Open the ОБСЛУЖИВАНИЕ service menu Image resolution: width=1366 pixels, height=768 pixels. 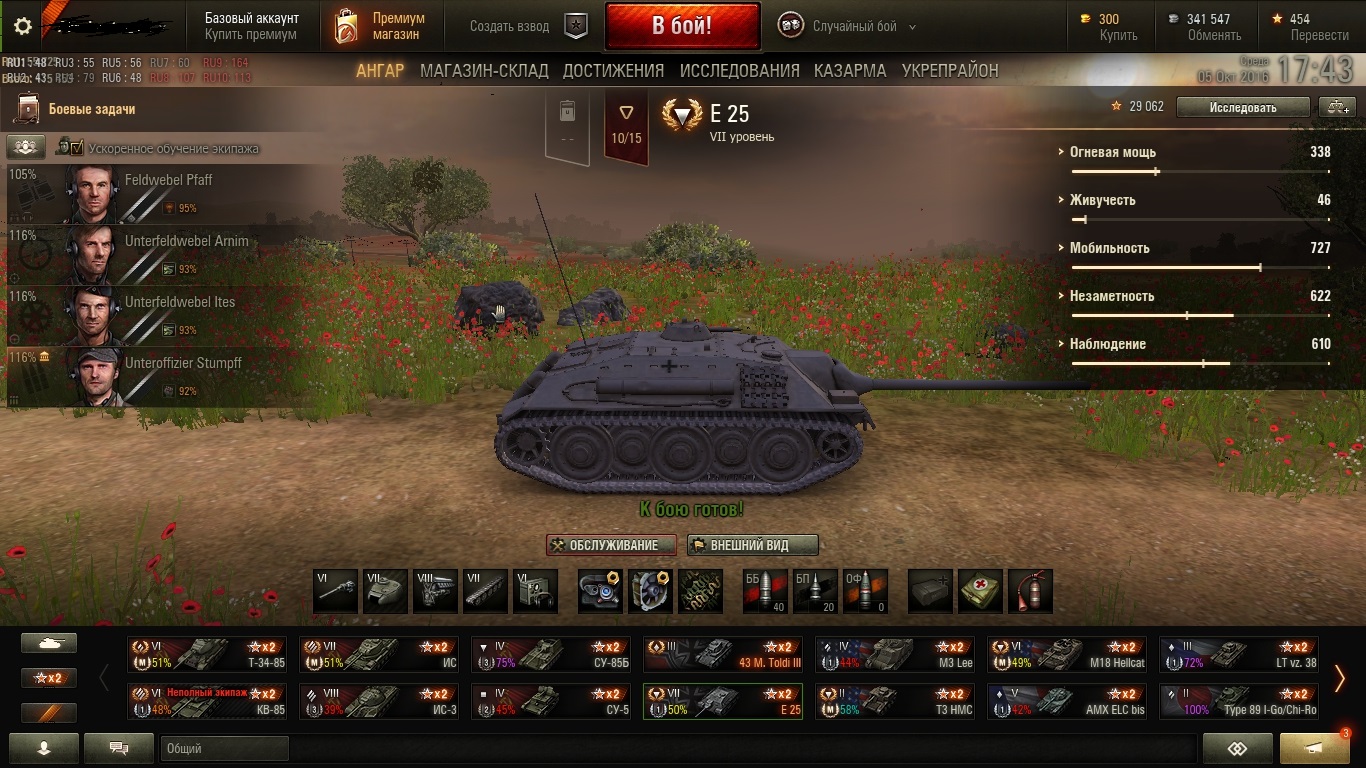[611, 545]
